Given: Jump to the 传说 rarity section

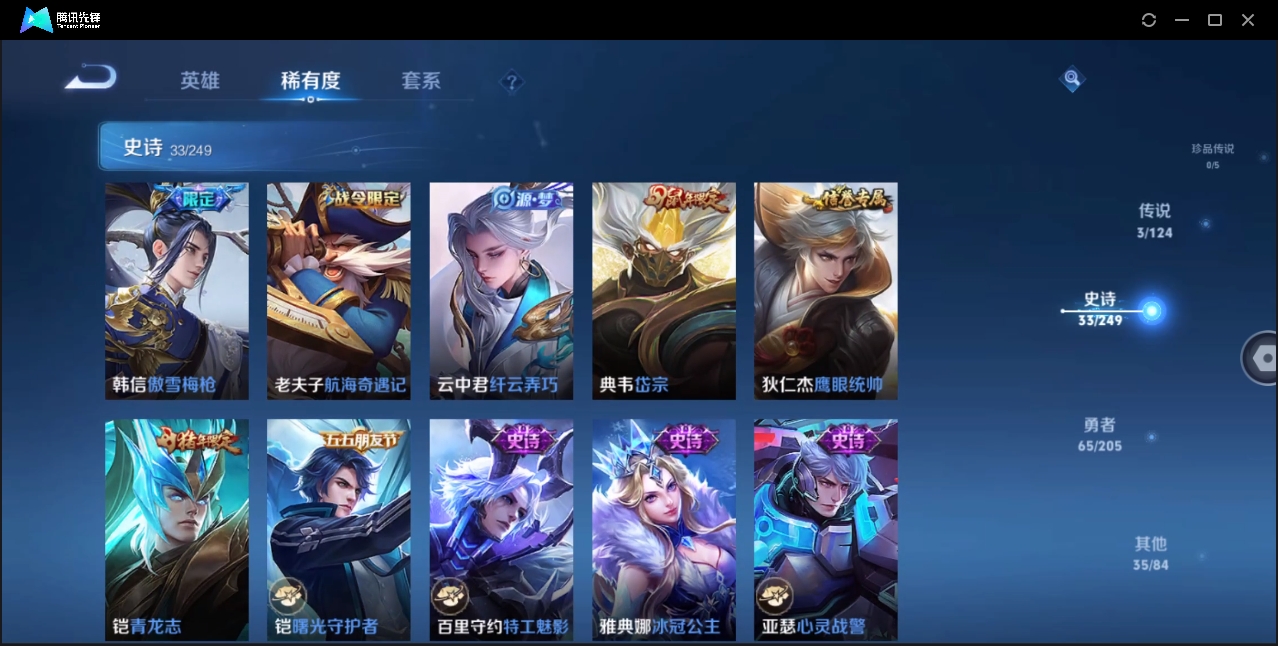Looking at the screenshot, I should pyautogui.click(x=1154, y=221).
